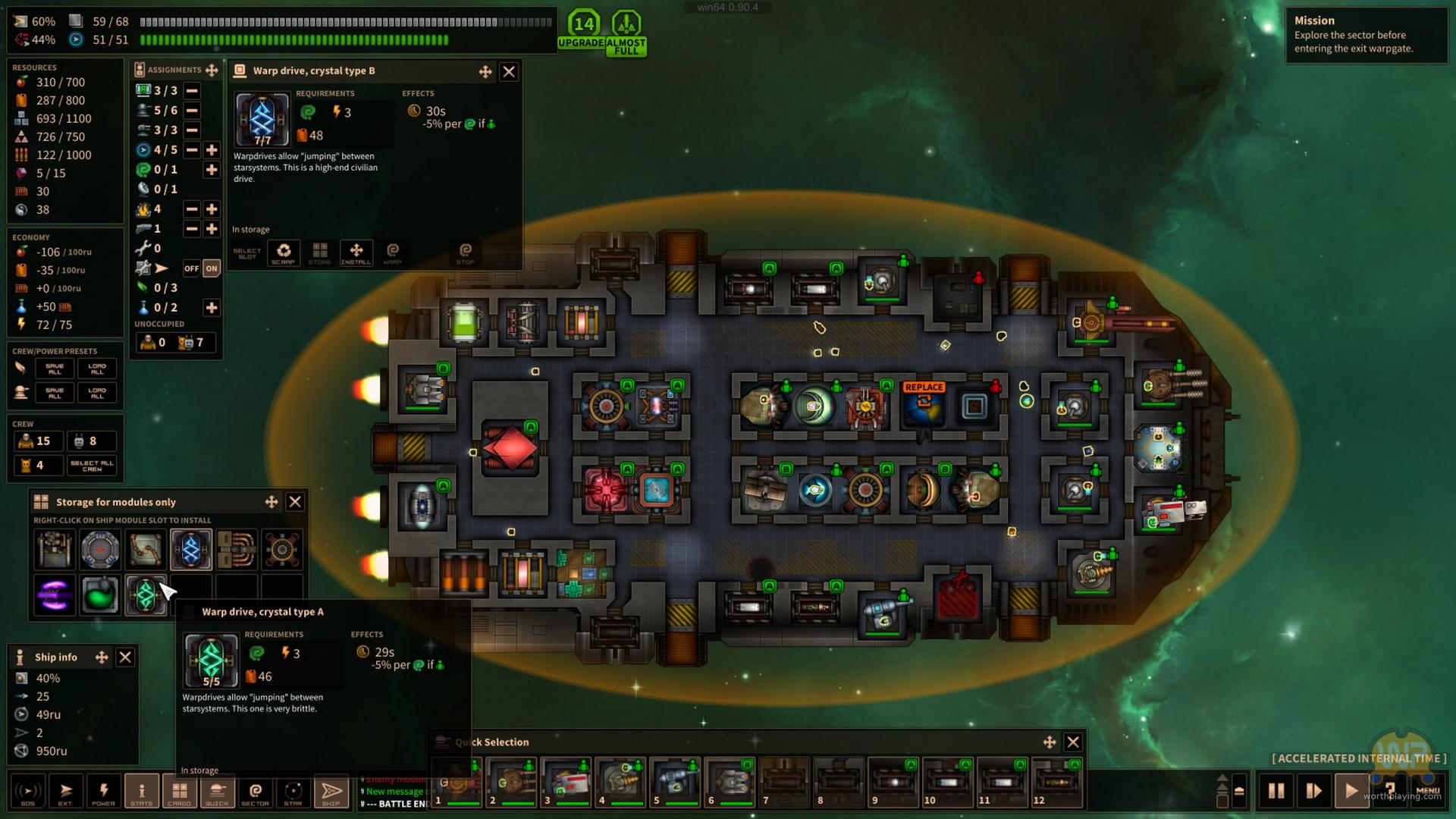Open the Cargo panel

(x=179, y=792)
